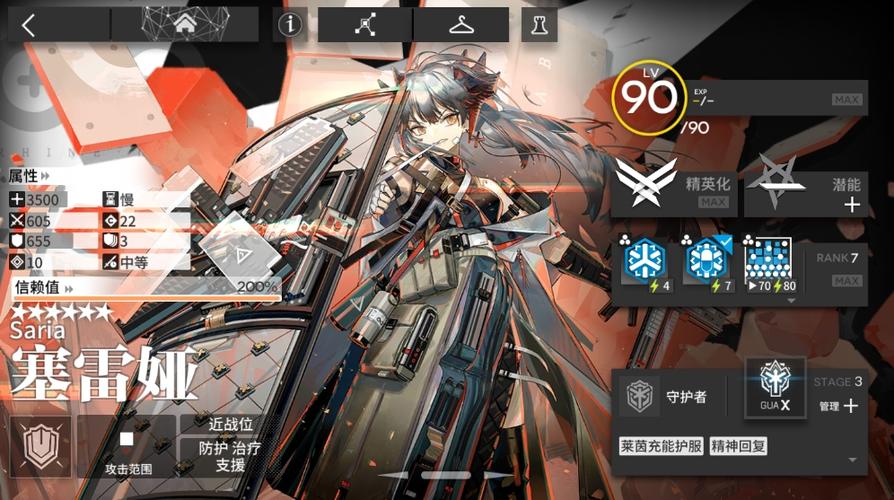Open the Guardian class branch info

tap(675, 397)
